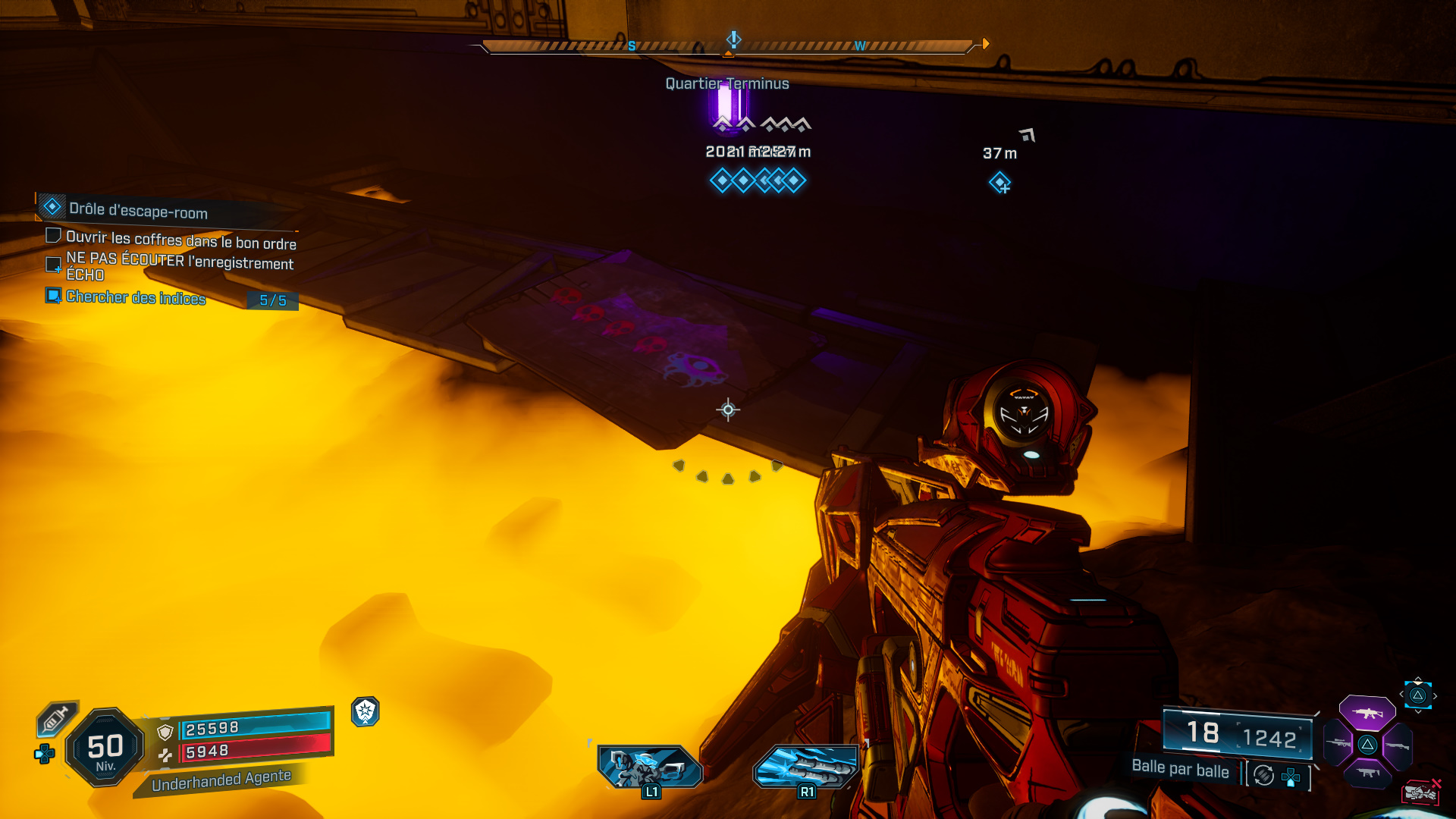
Task: Select the Quartier Terminus location label
Action: click(x=726, y=83)
